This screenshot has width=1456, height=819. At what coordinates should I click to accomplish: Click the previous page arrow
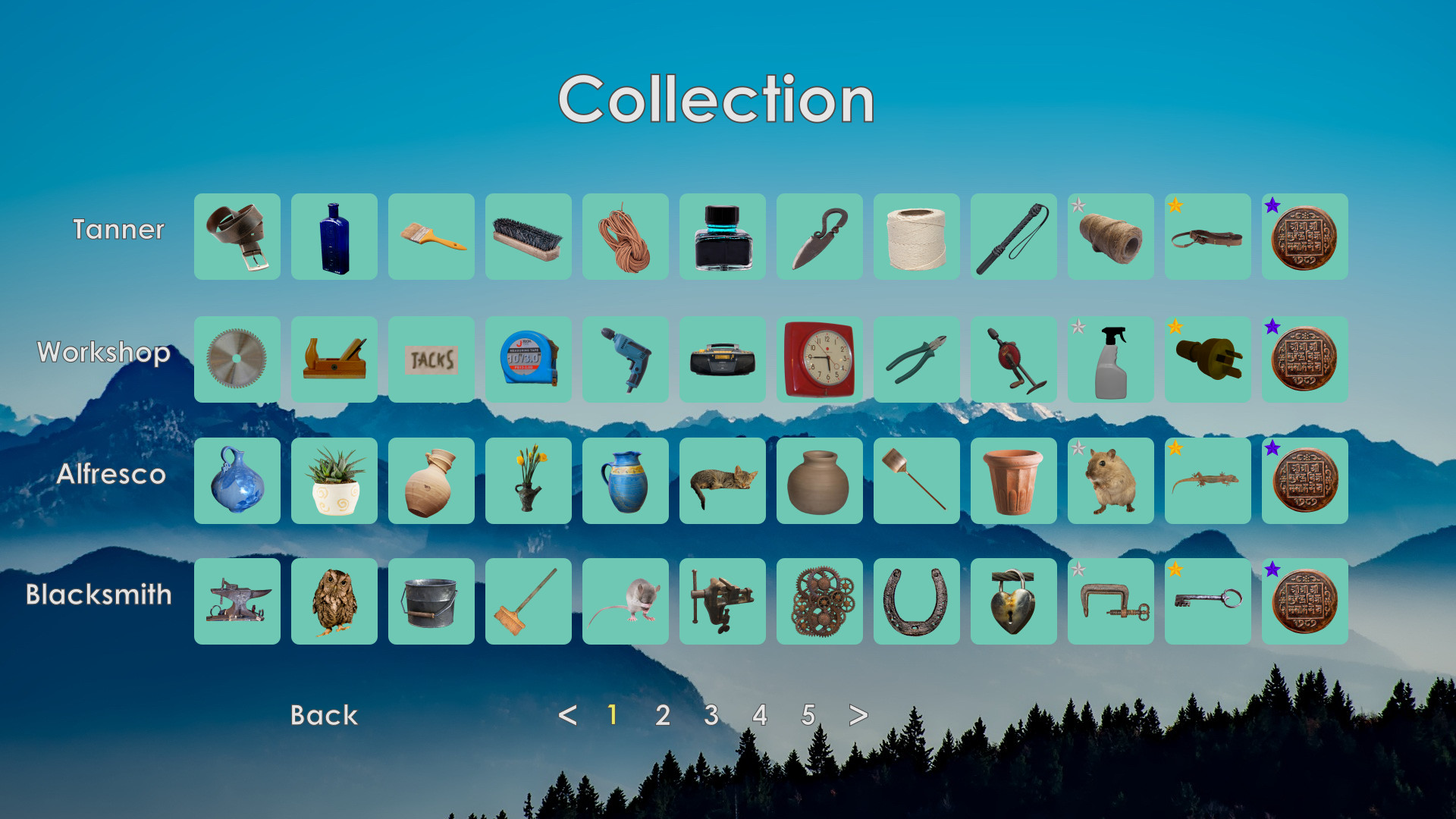[569, 715]
